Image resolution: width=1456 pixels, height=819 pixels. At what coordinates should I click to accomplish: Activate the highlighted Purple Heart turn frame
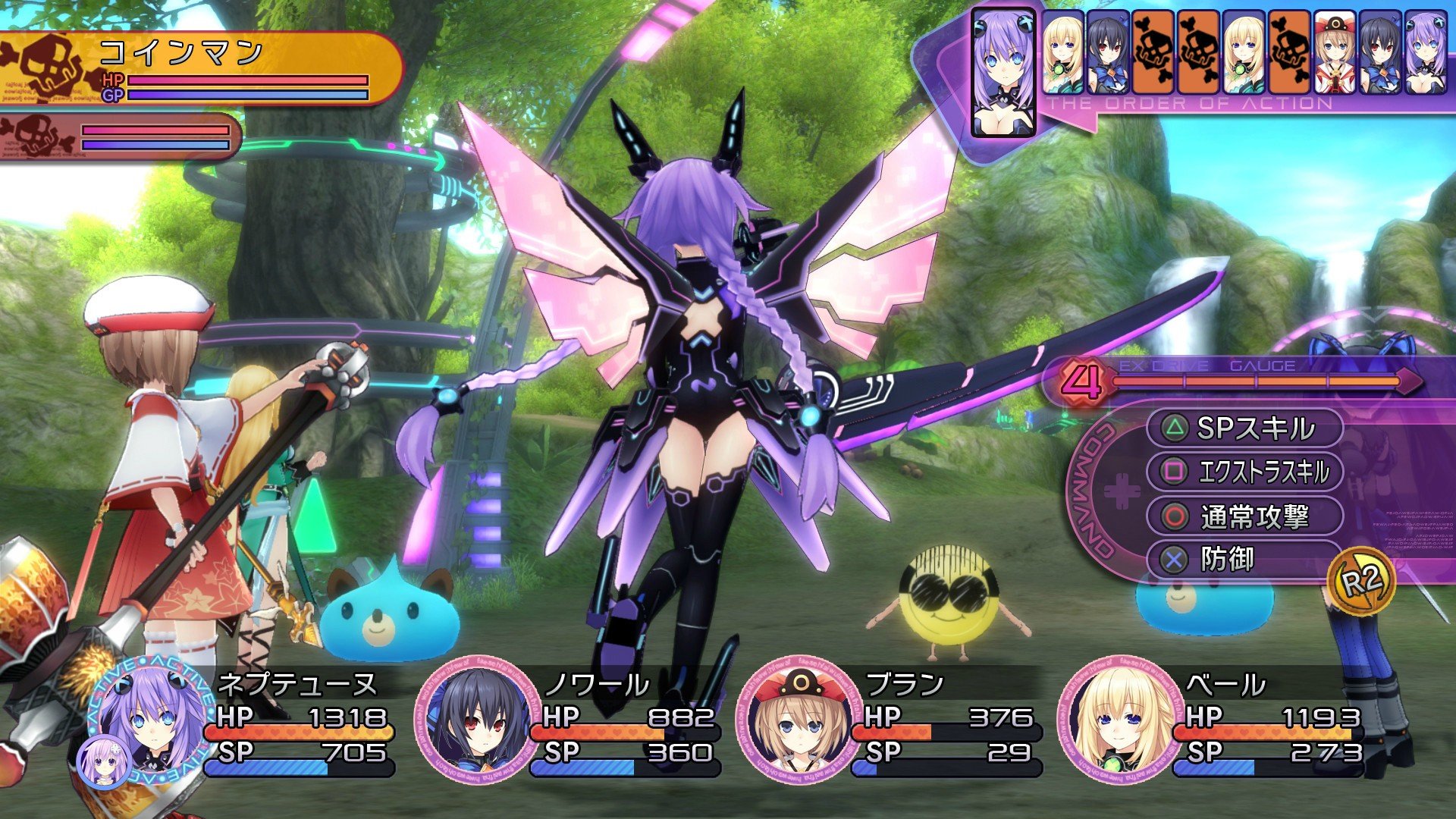point(1003,72)
